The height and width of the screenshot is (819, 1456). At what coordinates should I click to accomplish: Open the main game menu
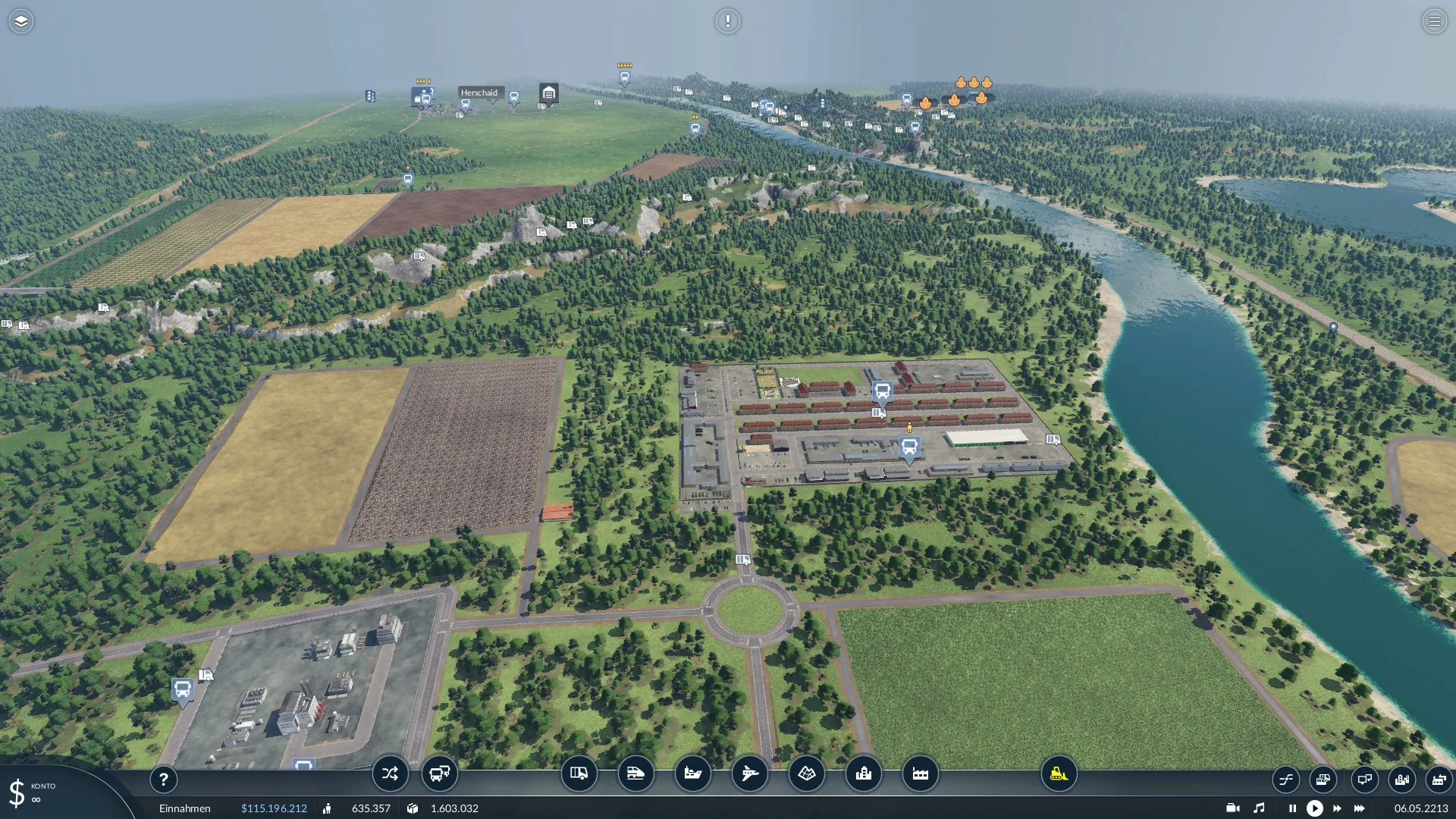coord(1434,21)
